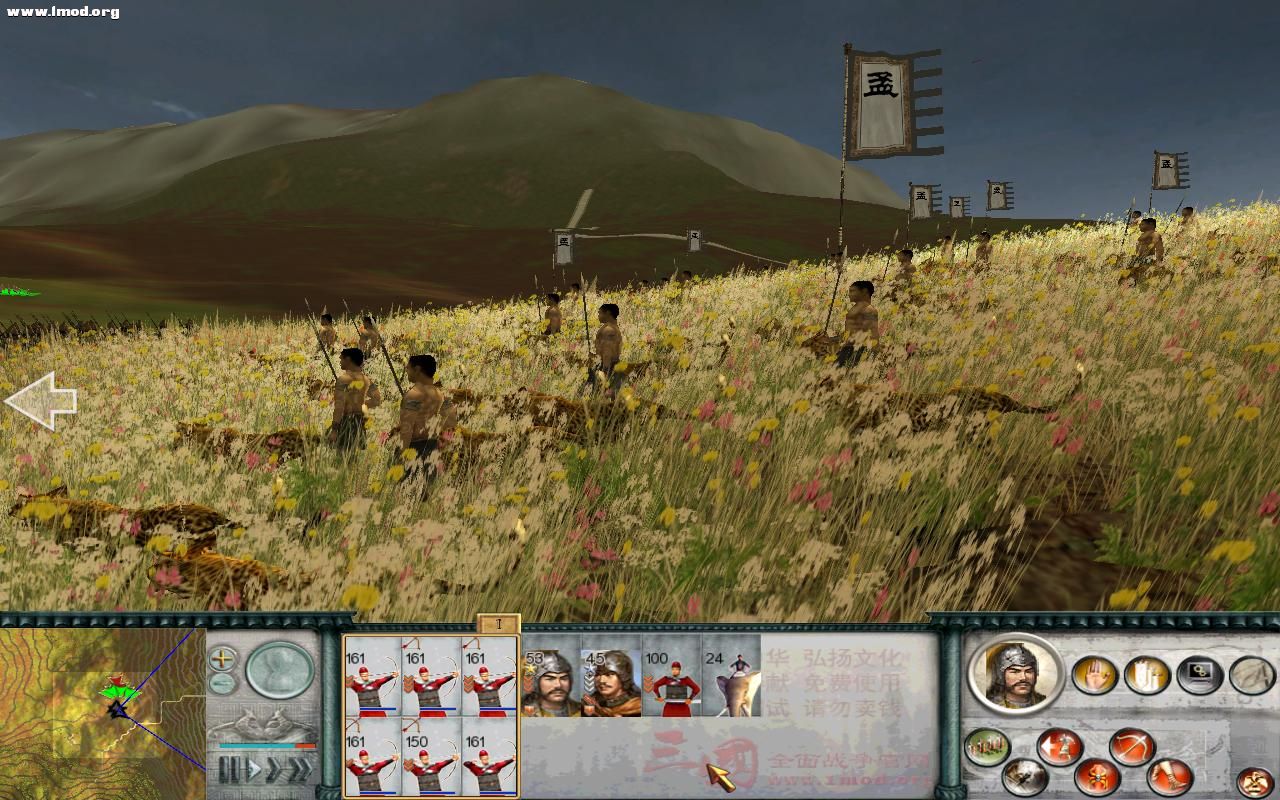This screenshot has width=1280, height=800.
Task: Click the general's portrait medallion
Action: tap(1014, 672)
